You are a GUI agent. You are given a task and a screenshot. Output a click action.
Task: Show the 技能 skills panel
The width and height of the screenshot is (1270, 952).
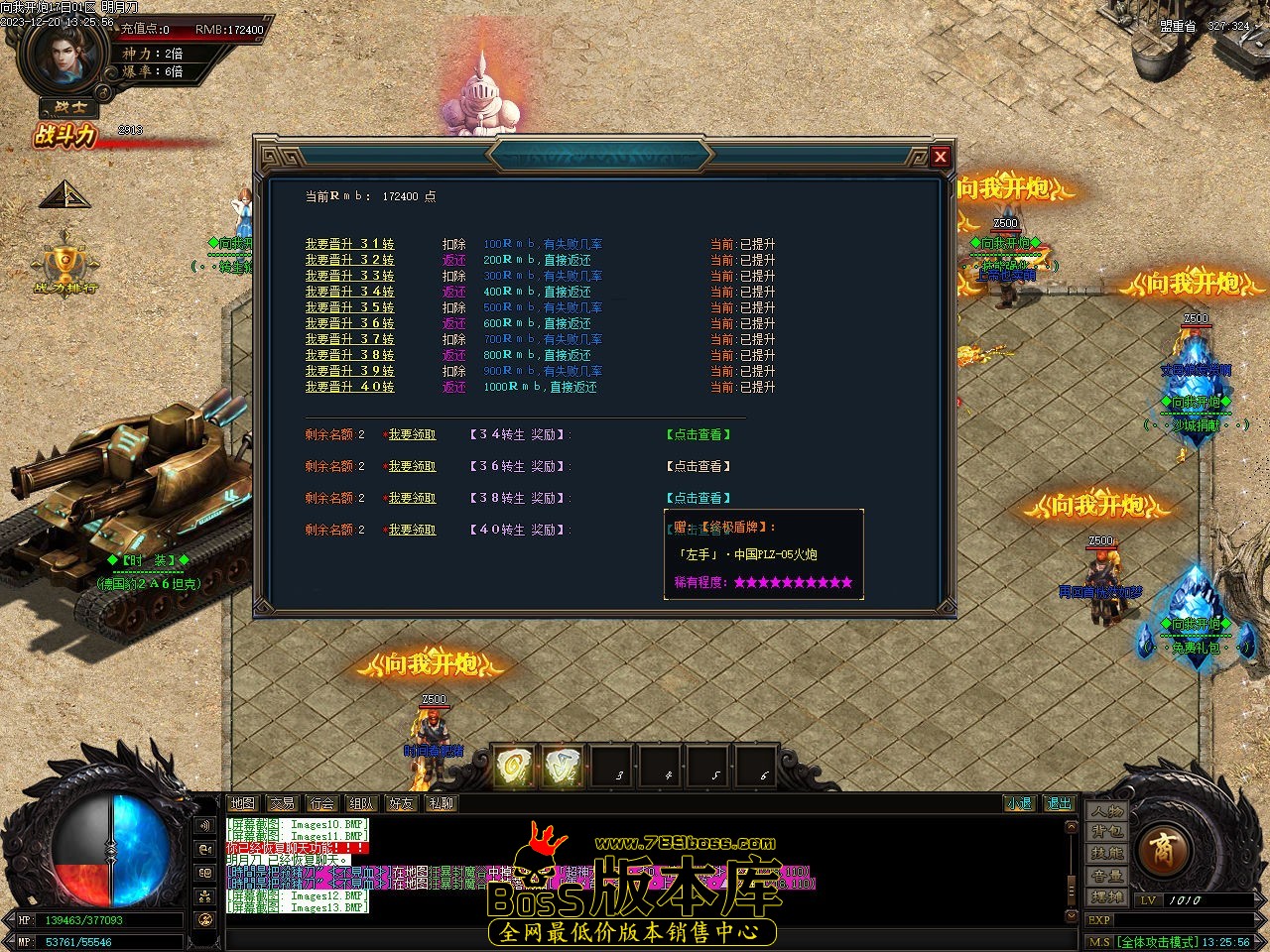click(1107, 853)
